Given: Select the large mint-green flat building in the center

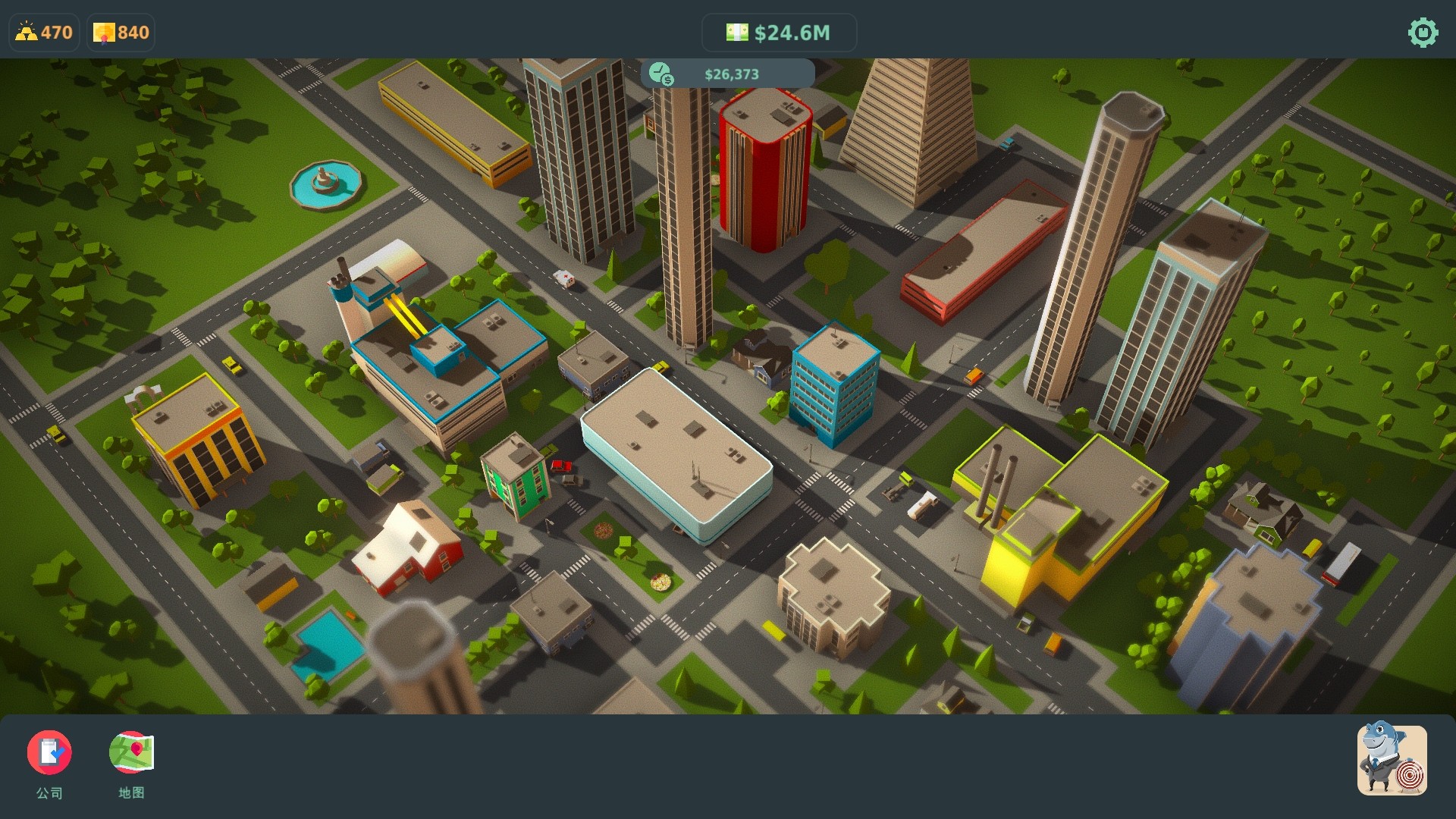Looking at the screenshot, I should pyautogui.click(x=675, y=447).
